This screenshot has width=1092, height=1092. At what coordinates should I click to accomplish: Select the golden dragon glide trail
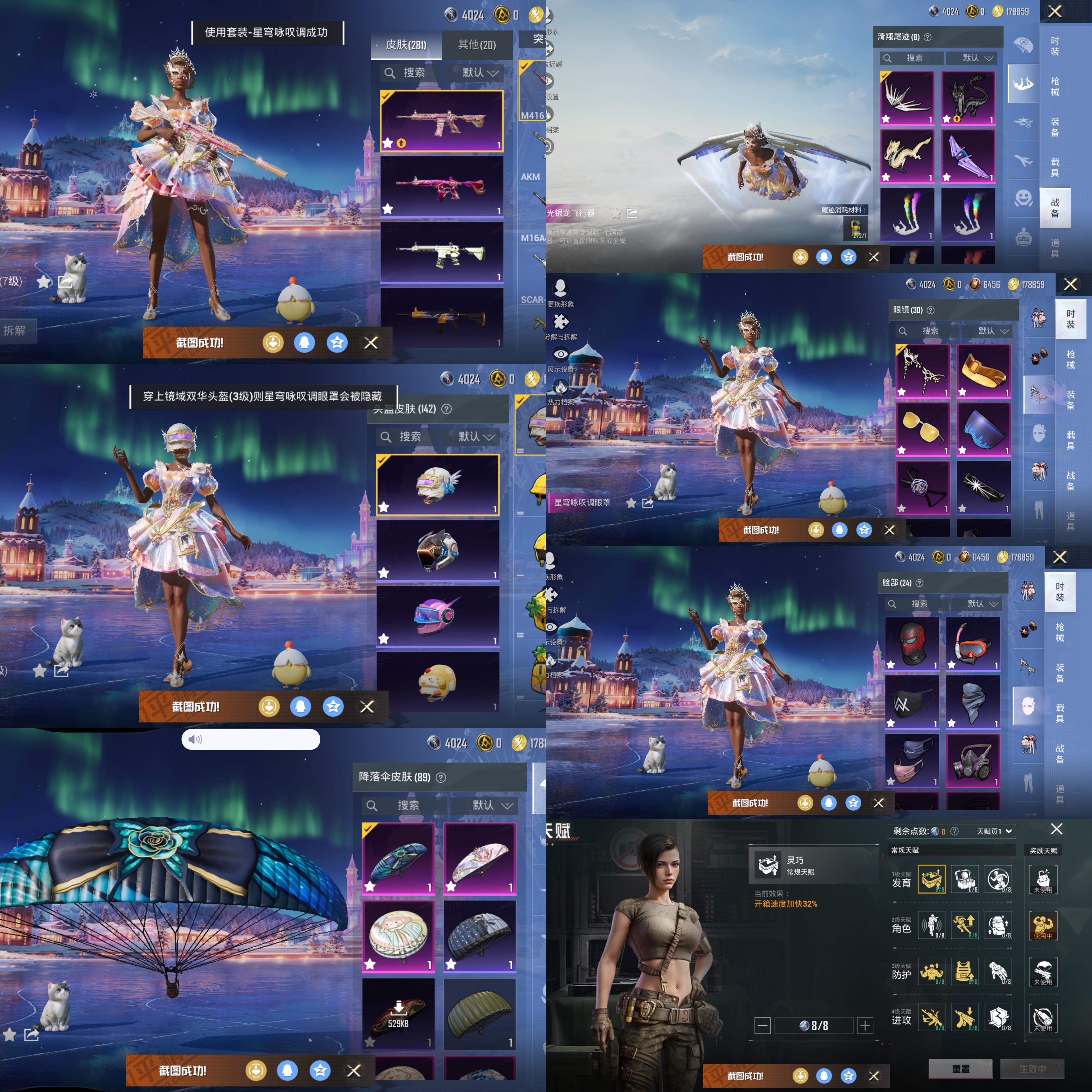coord(907,156)
